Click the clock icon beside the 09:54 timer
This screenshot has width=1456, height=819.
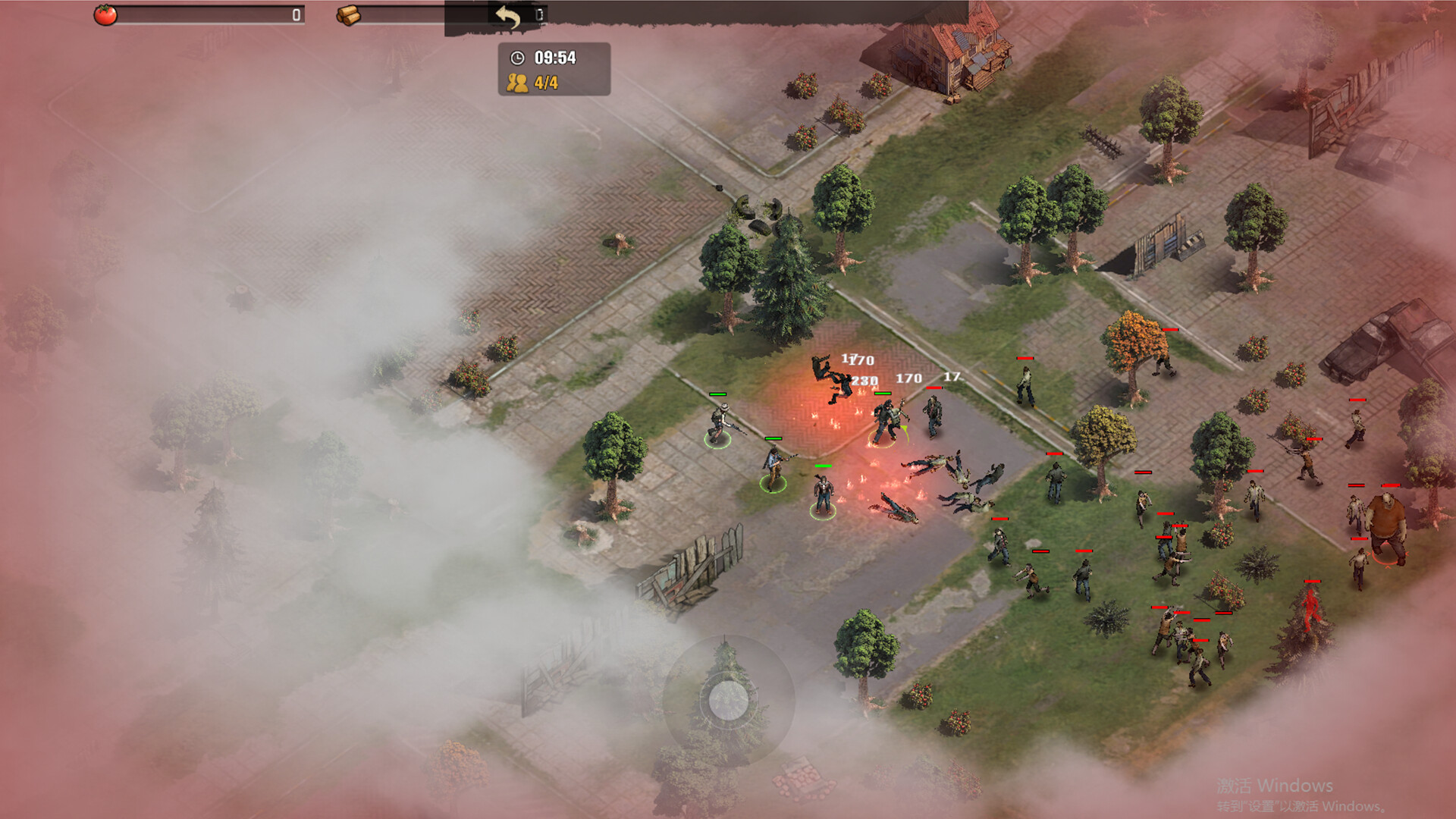(x=518, y=57)
